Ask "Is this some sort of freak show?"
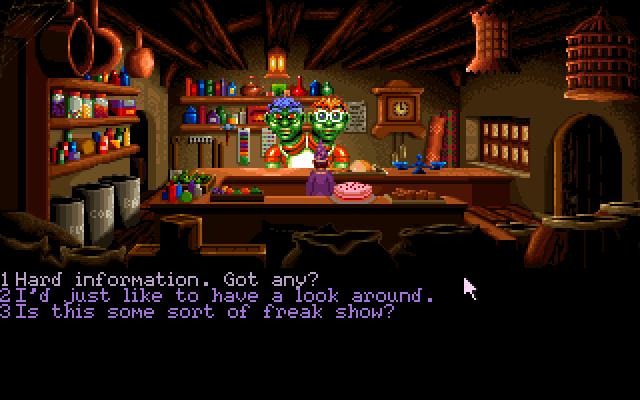 click(x=198, y=311)
